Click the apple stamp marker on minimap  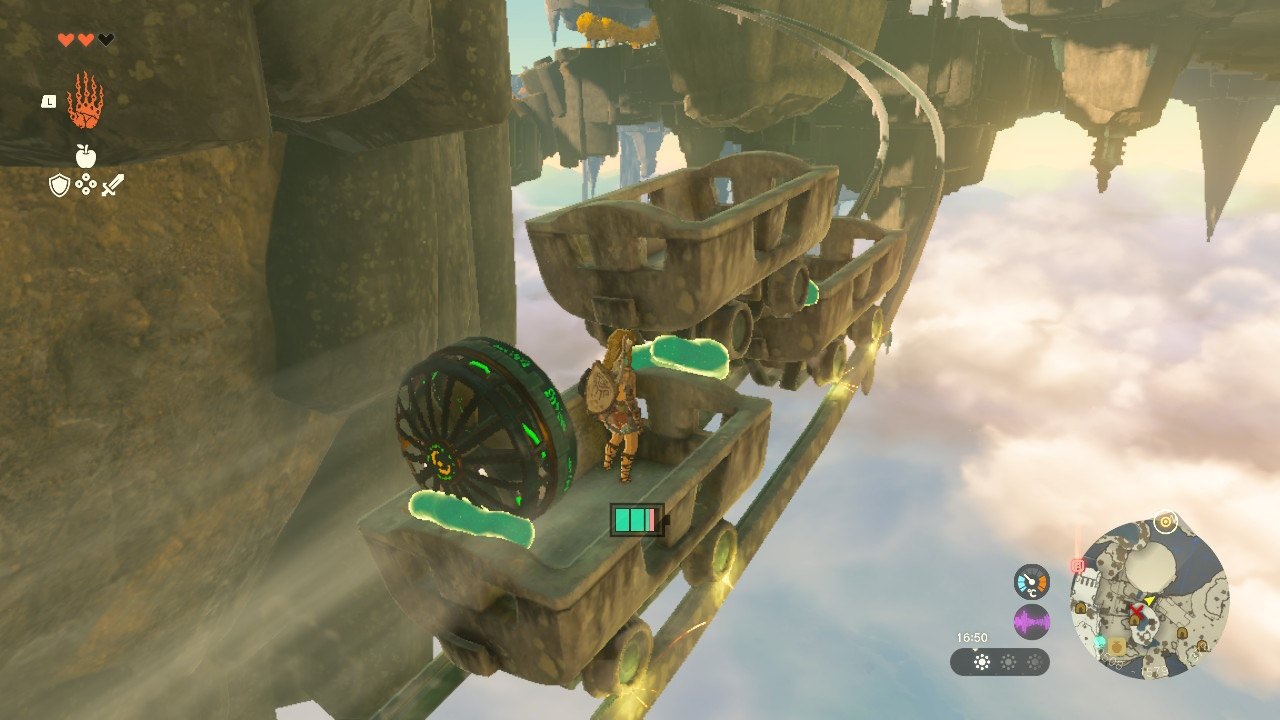point(1118,648)
